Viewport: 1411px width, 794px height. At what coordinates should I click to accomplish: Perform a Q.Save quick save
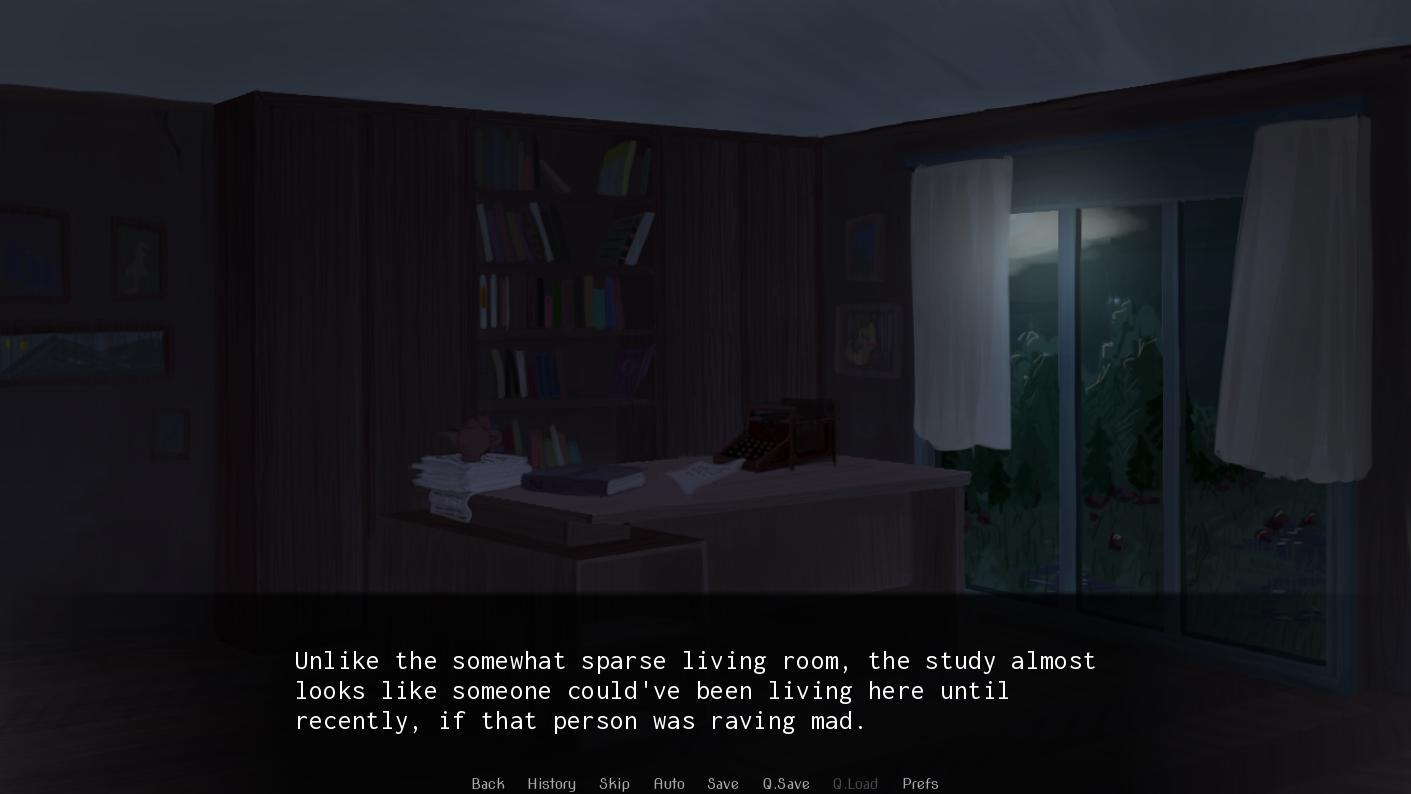[x=786, y=784]
